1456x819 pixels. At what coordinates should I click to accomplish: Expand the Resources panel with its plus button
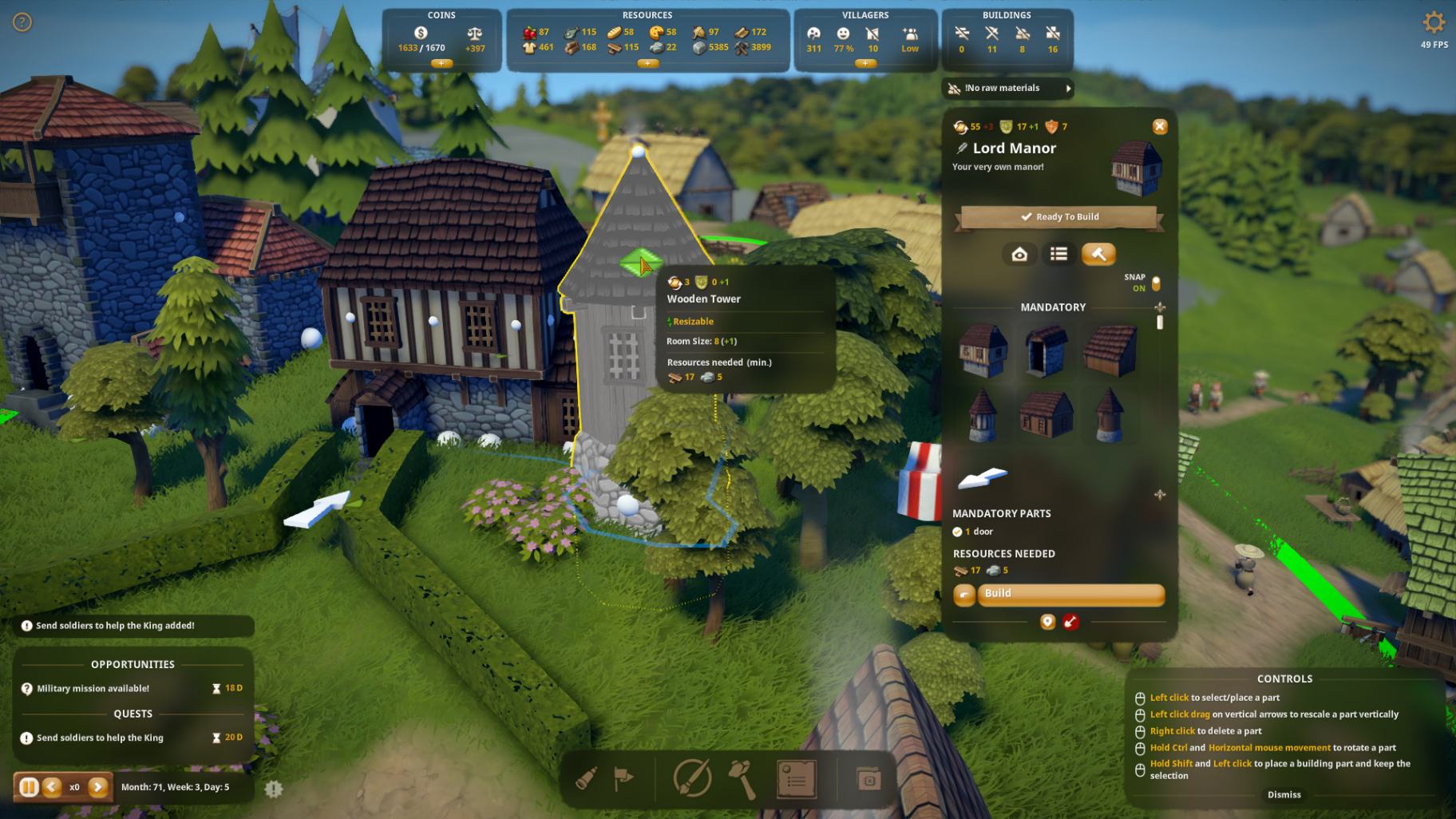(647, 62)
